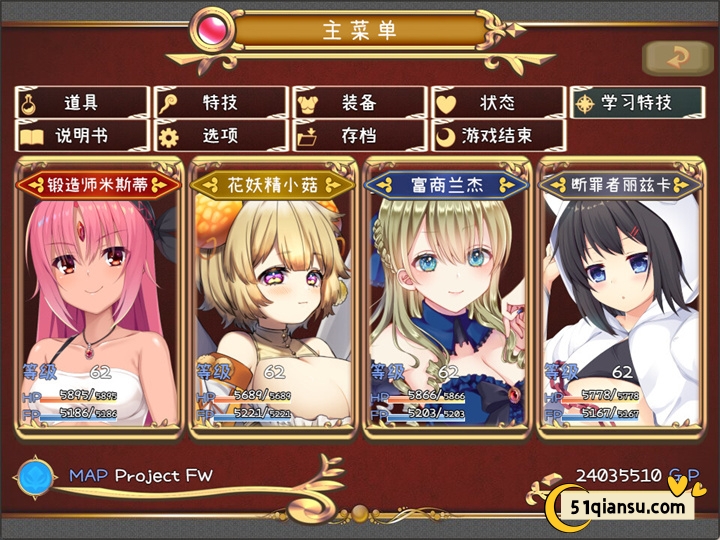Show the 状态 status screen
The width and height of the screenshot is (720, 540).
(x=497, y=102)
